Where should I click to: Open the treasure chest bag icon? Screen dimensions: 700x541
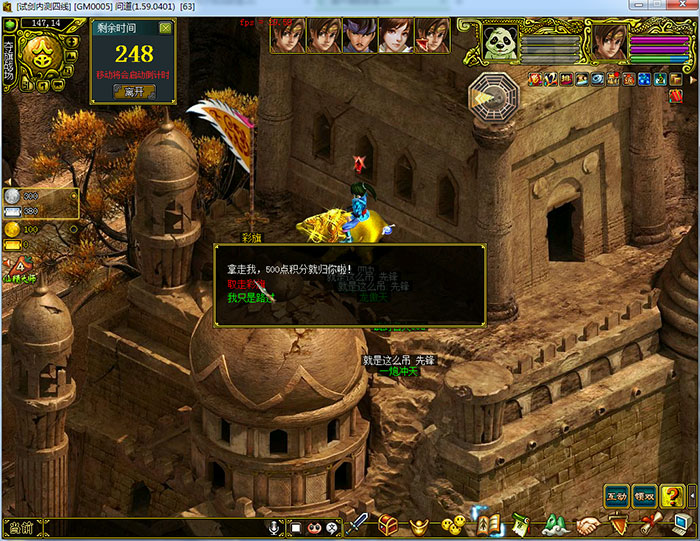pyautogui.click(x=388, y=524)
